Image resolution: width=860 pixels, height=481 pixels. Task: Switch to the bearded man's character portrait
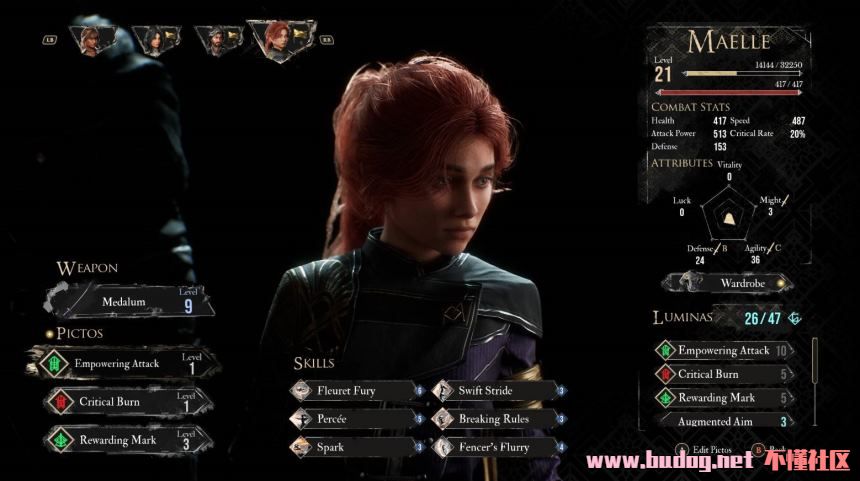coord(213,40)
